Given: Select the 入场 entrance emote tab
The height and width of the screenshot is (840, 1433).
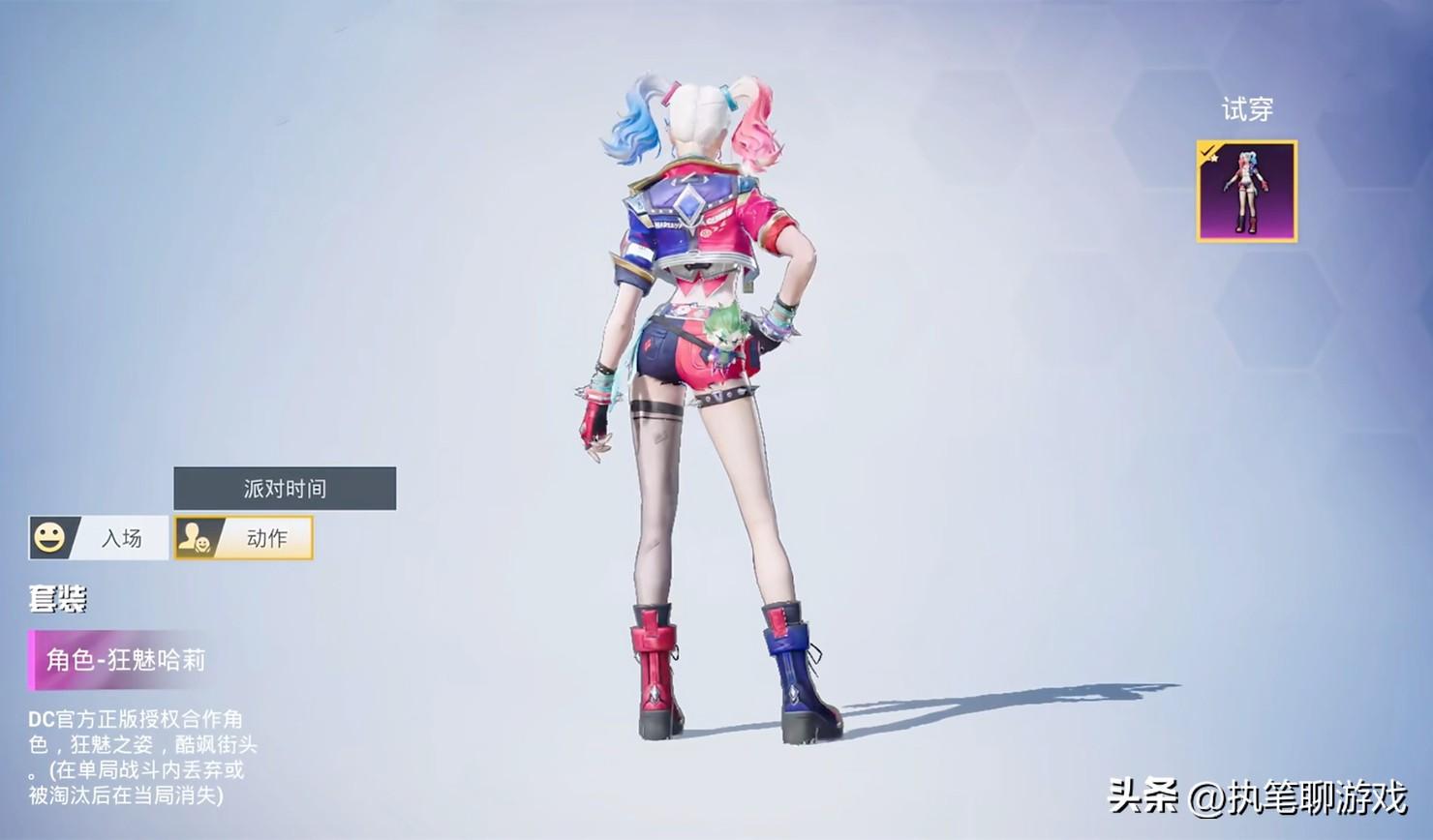Looking at the screenshot, I should pos(99,538).
